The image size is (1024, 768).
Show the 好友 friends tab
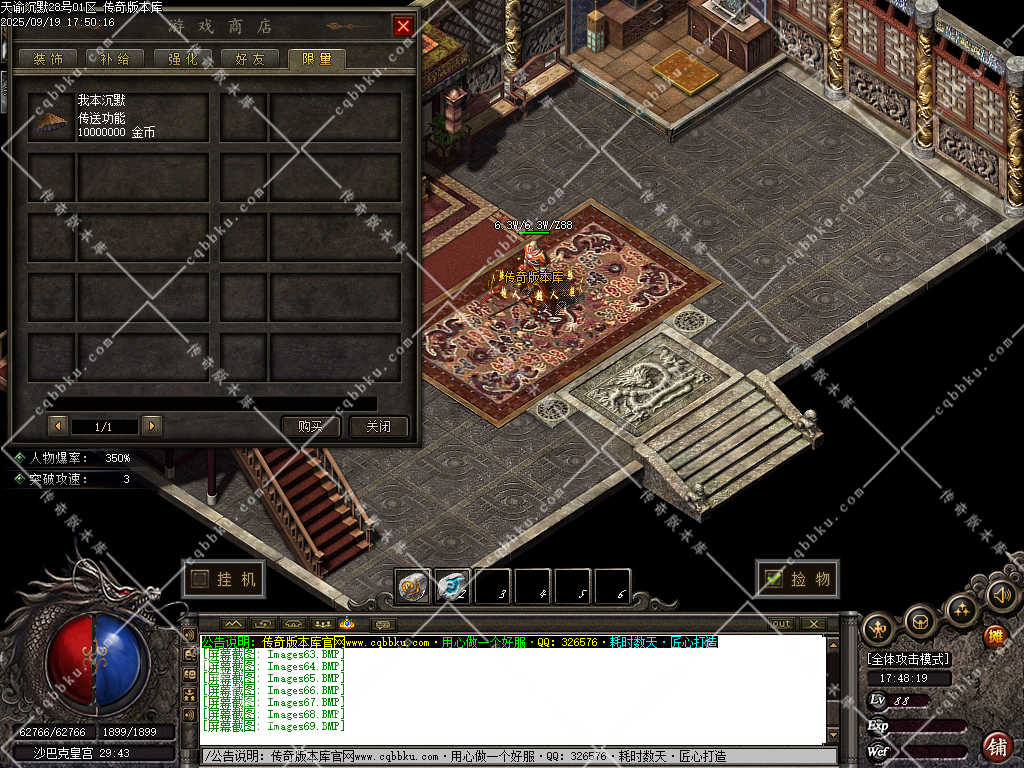click(249, 59)
